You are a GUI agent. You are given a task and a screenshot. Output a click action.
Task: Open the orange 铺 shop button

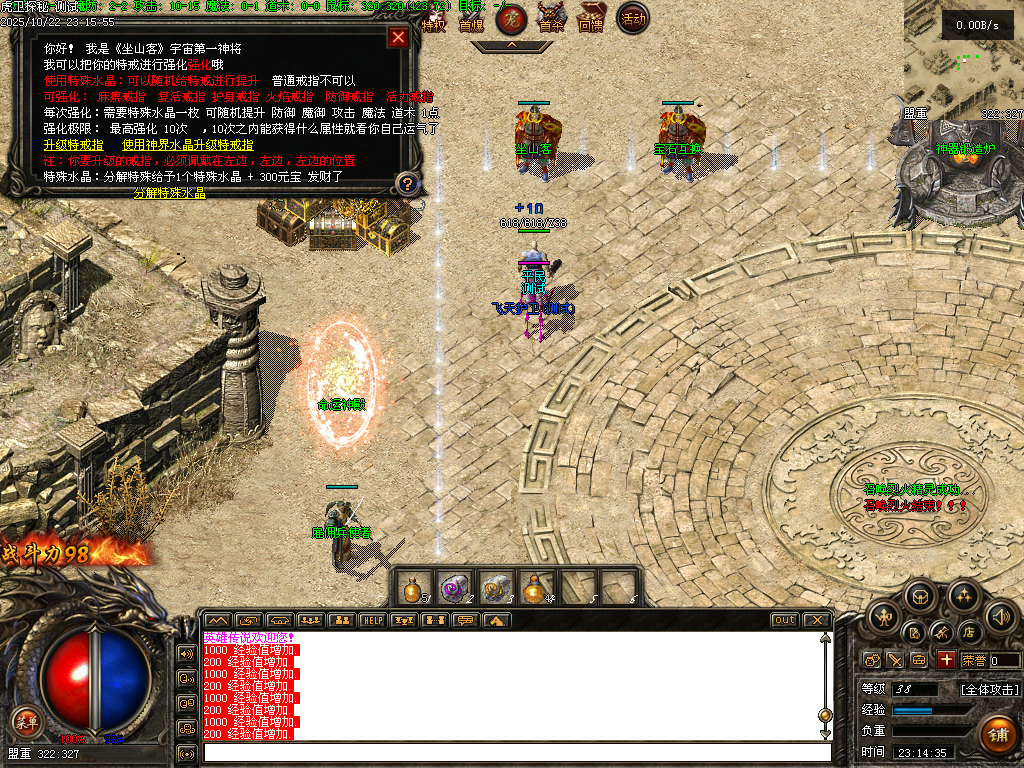click(996, 733)
